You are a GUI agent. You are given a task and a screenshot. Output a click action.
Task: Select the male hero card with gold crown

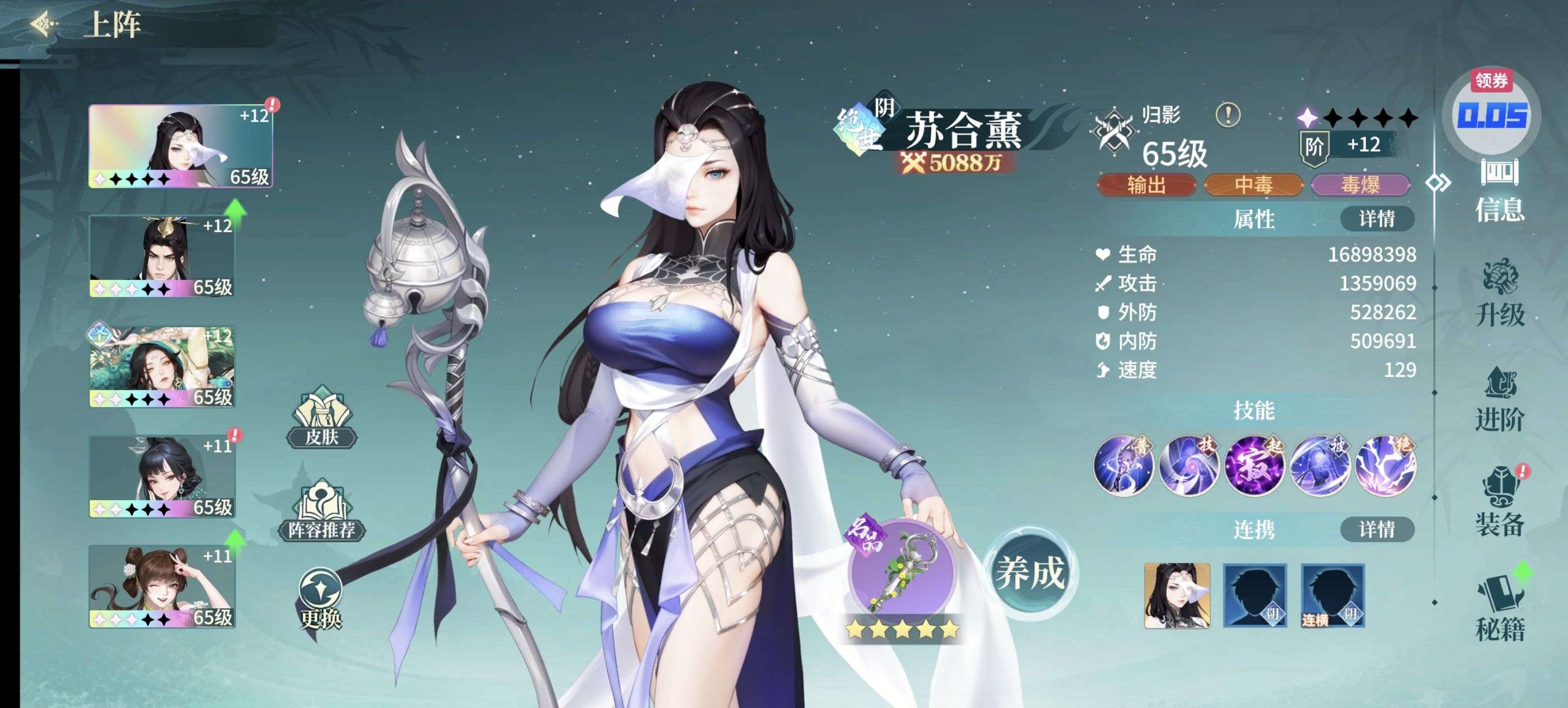[162, 255]
